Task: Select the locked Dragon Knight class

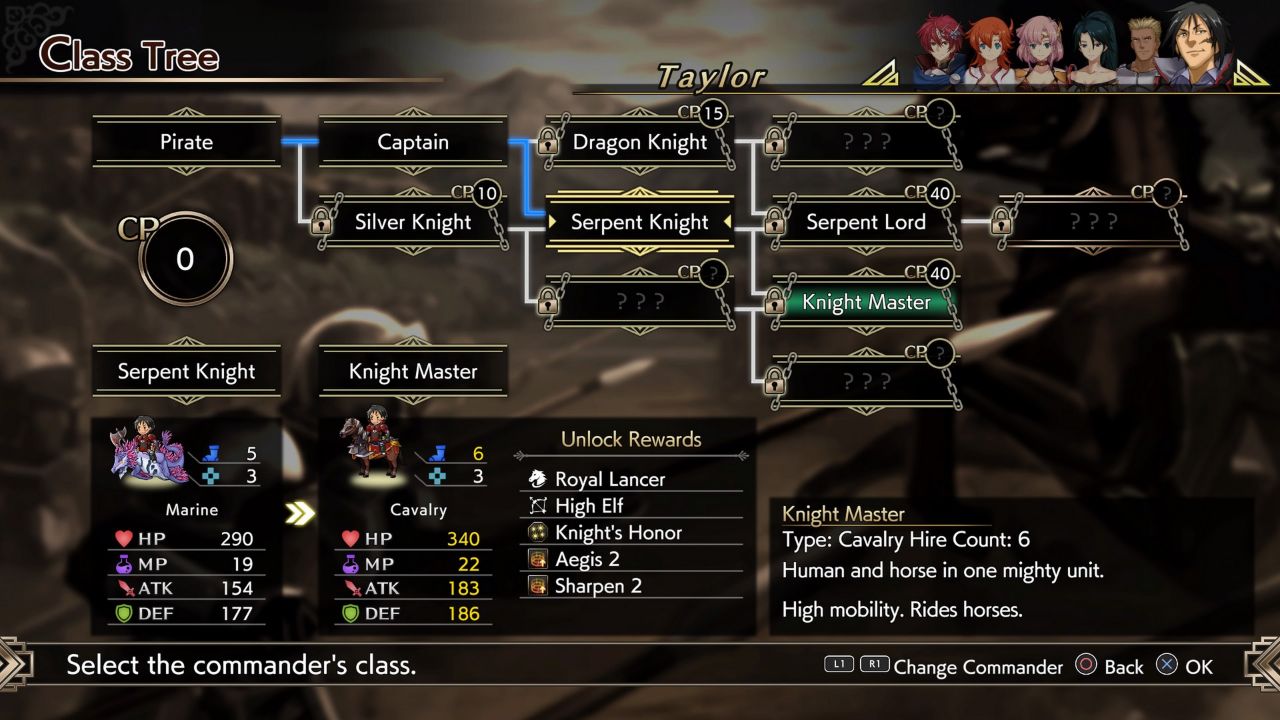Action: click(640, 142)
